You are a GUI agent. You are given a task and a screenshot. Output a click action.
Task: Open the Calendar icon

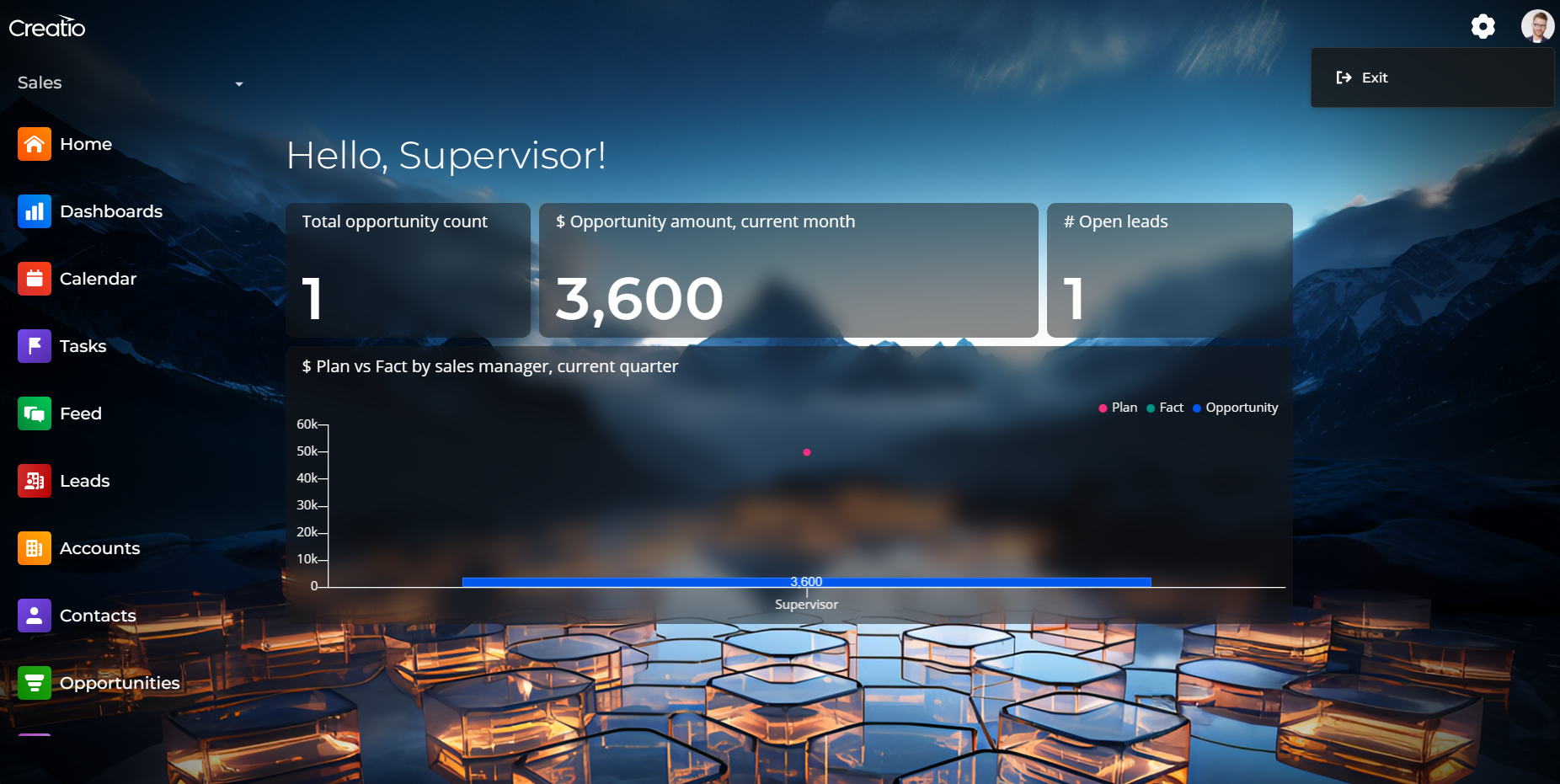tap(35, 279)
